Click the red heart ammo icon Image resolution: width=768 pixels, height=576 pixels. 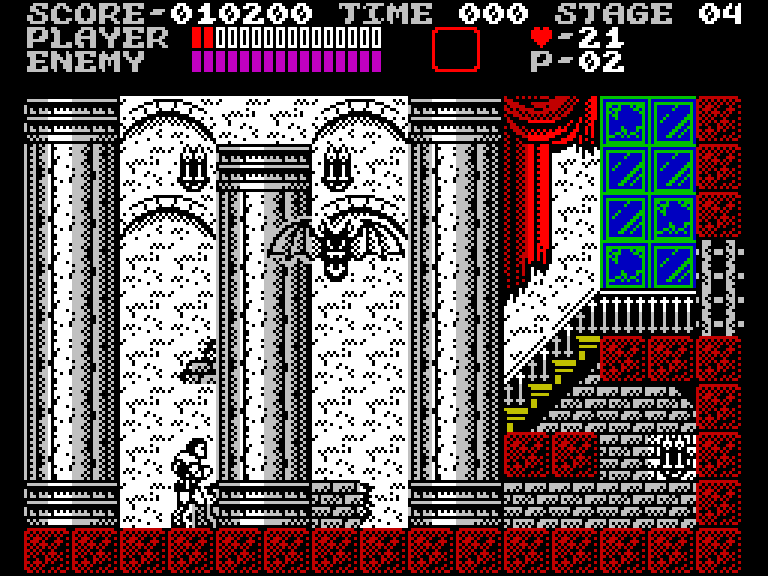tap(541, 37)
